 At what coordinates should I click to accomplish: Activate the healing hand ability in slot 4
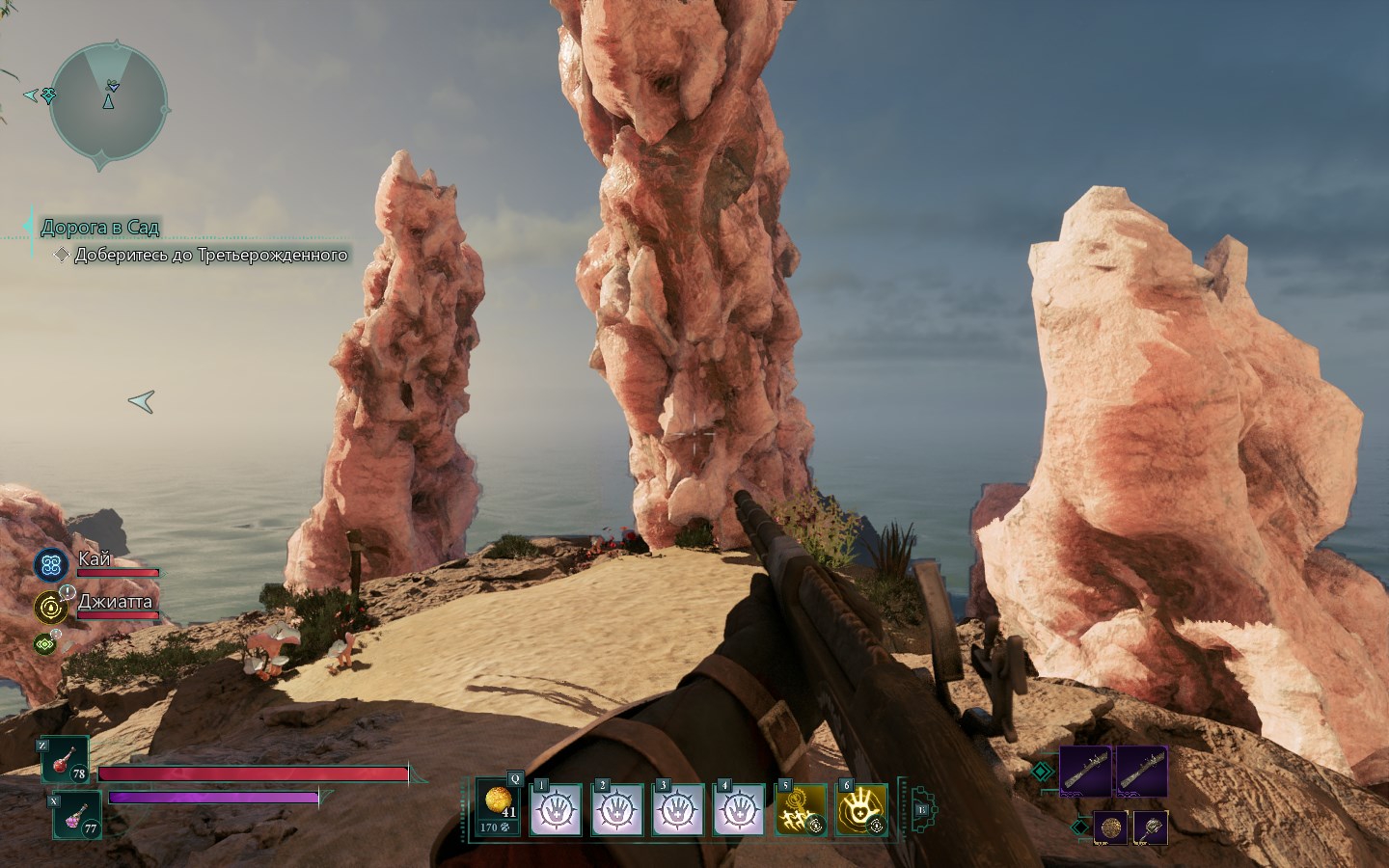coord(739,809)
